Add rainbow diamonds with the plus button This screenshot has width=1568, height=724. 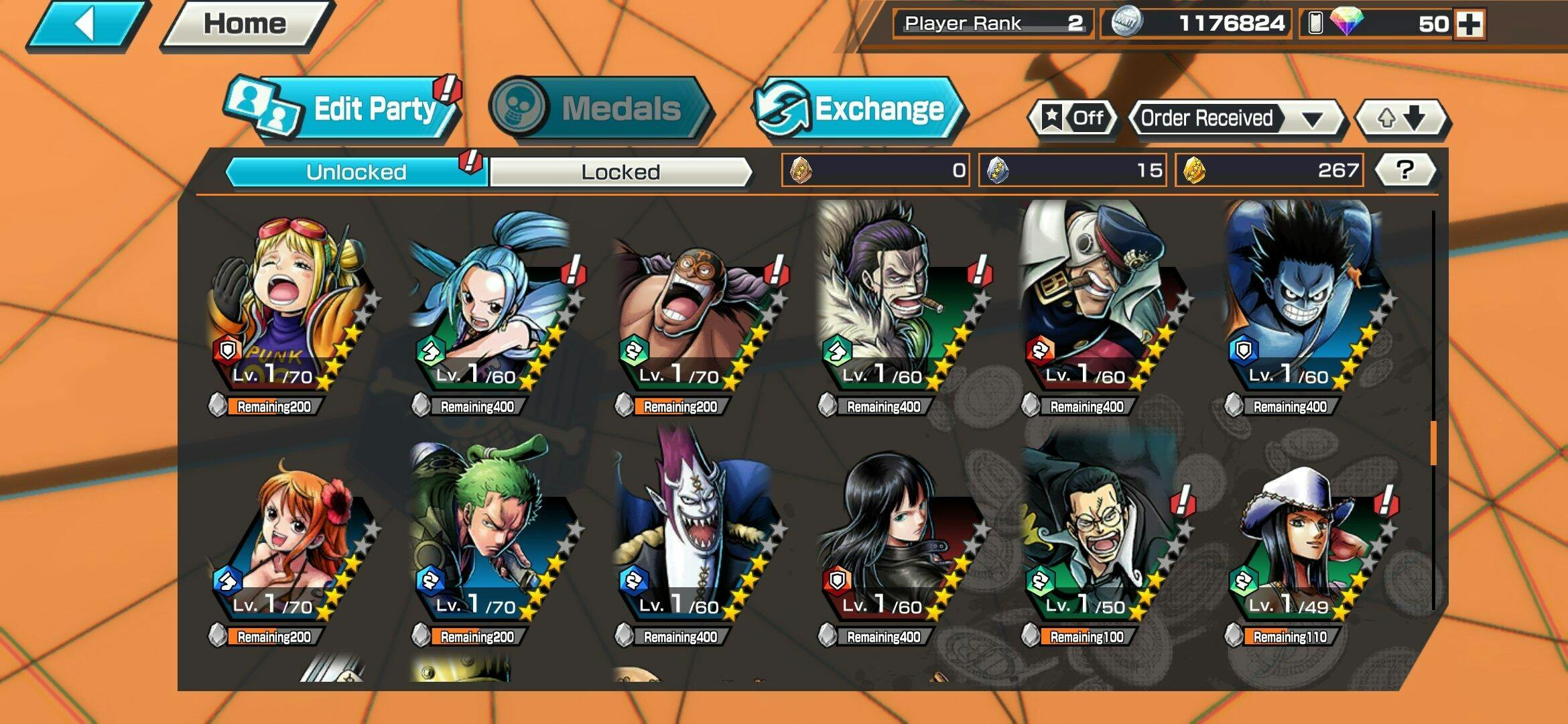(x=1469, y=24)
